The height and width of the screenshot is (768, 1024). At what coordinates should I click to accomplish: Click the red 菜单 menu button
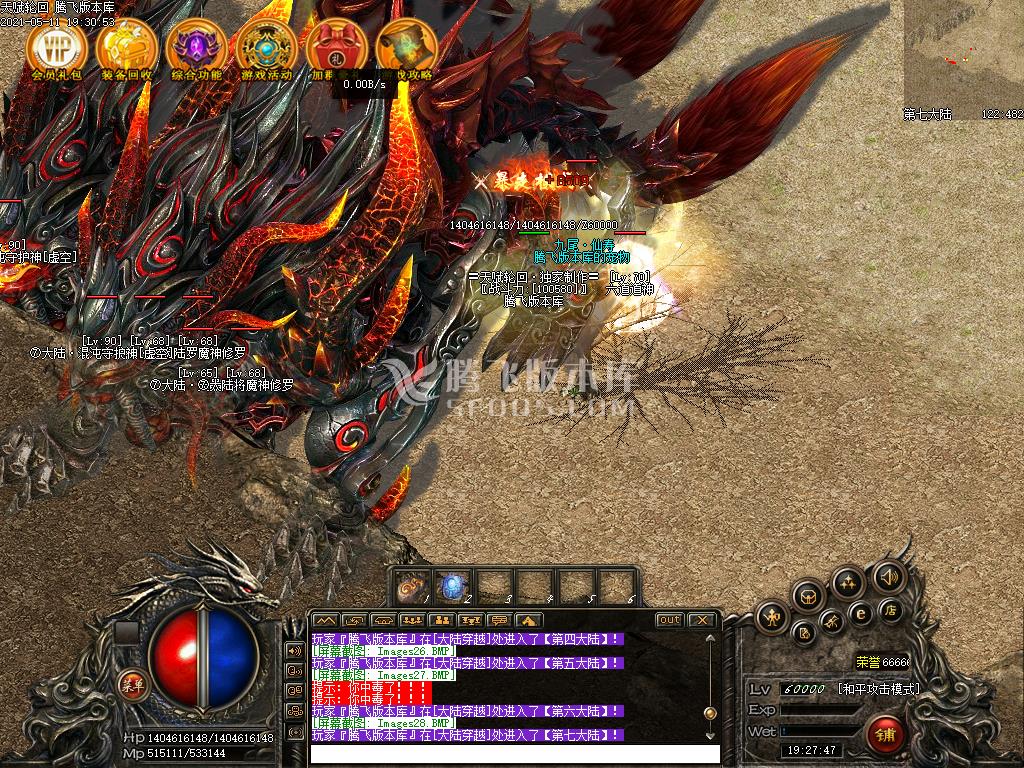pos(131,684)
